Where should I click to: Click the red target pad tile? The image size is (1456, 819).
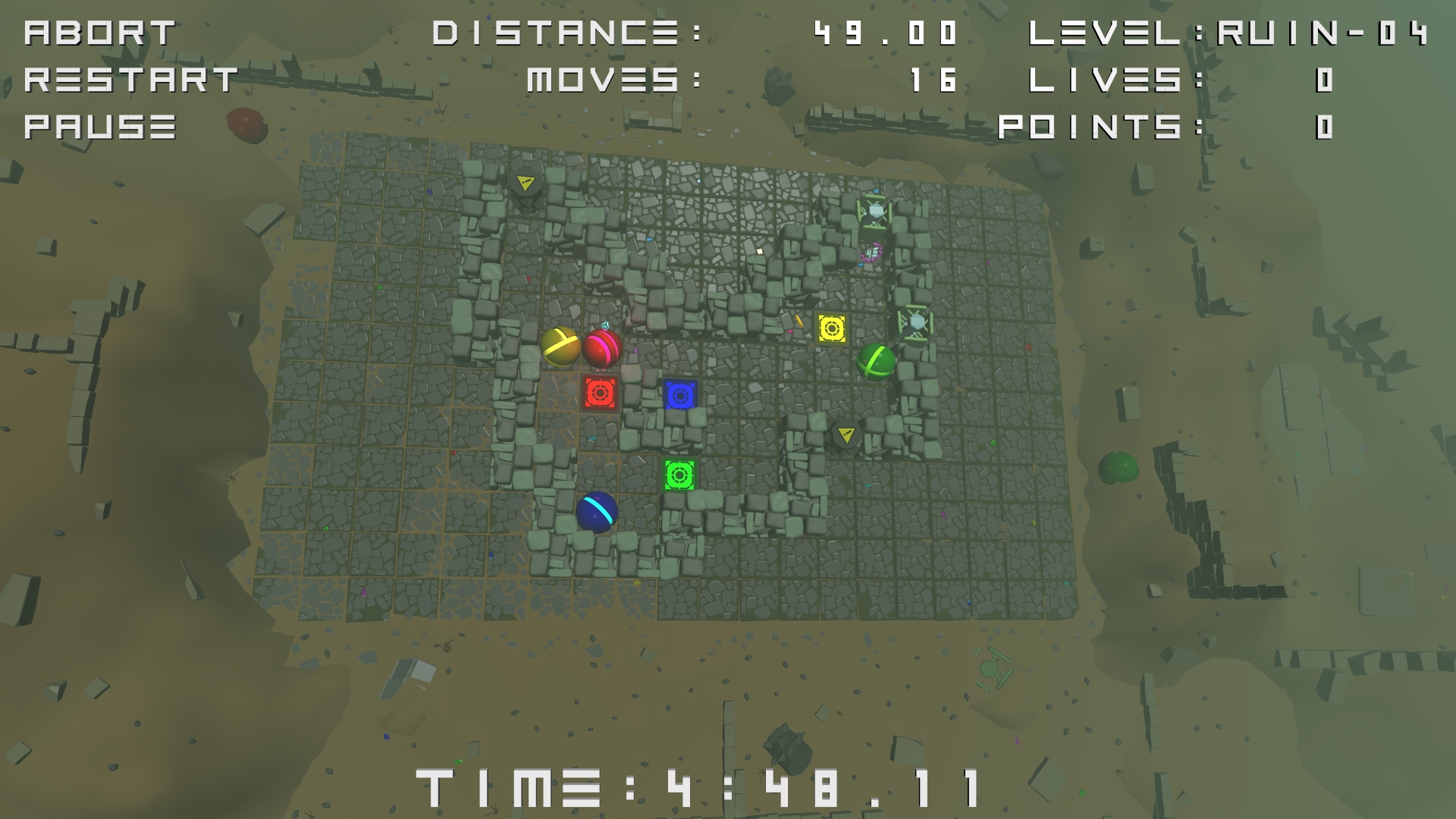point(599,392)
